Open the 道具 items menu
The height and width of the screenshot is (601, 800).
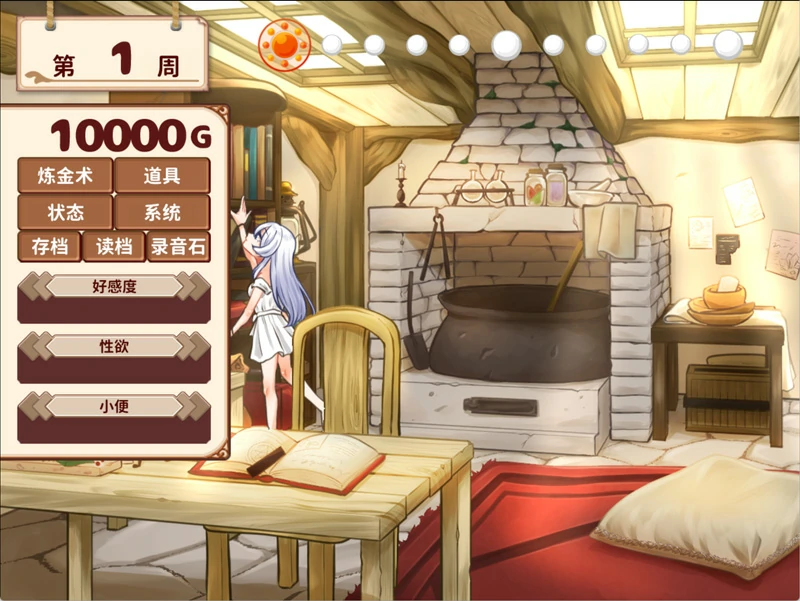tap(162, 176)
